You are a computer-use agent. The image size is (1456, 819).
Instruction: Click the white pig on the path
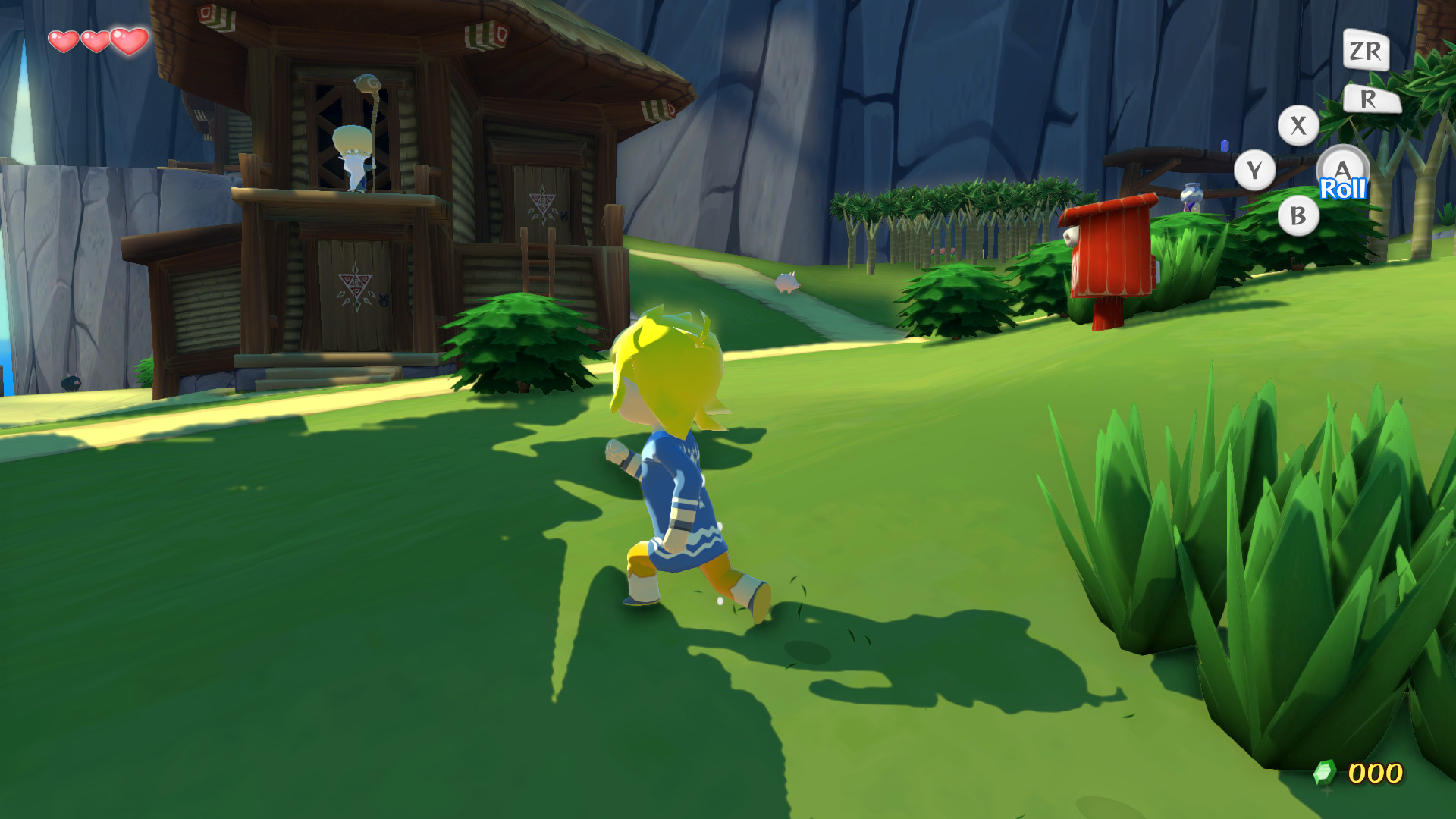click(x=789, y=283)
